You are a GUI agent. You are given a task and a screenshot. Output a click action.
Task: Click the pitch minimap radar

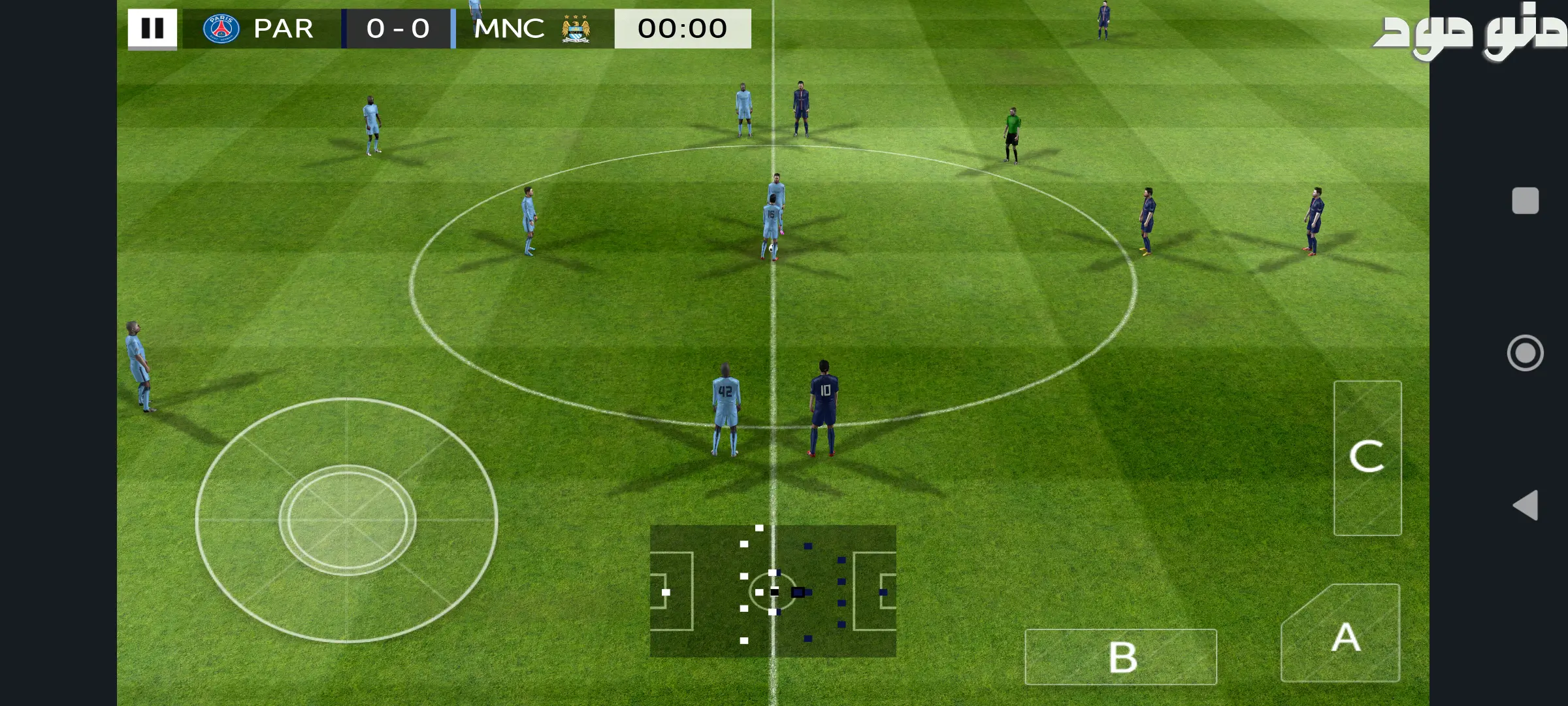773,591
